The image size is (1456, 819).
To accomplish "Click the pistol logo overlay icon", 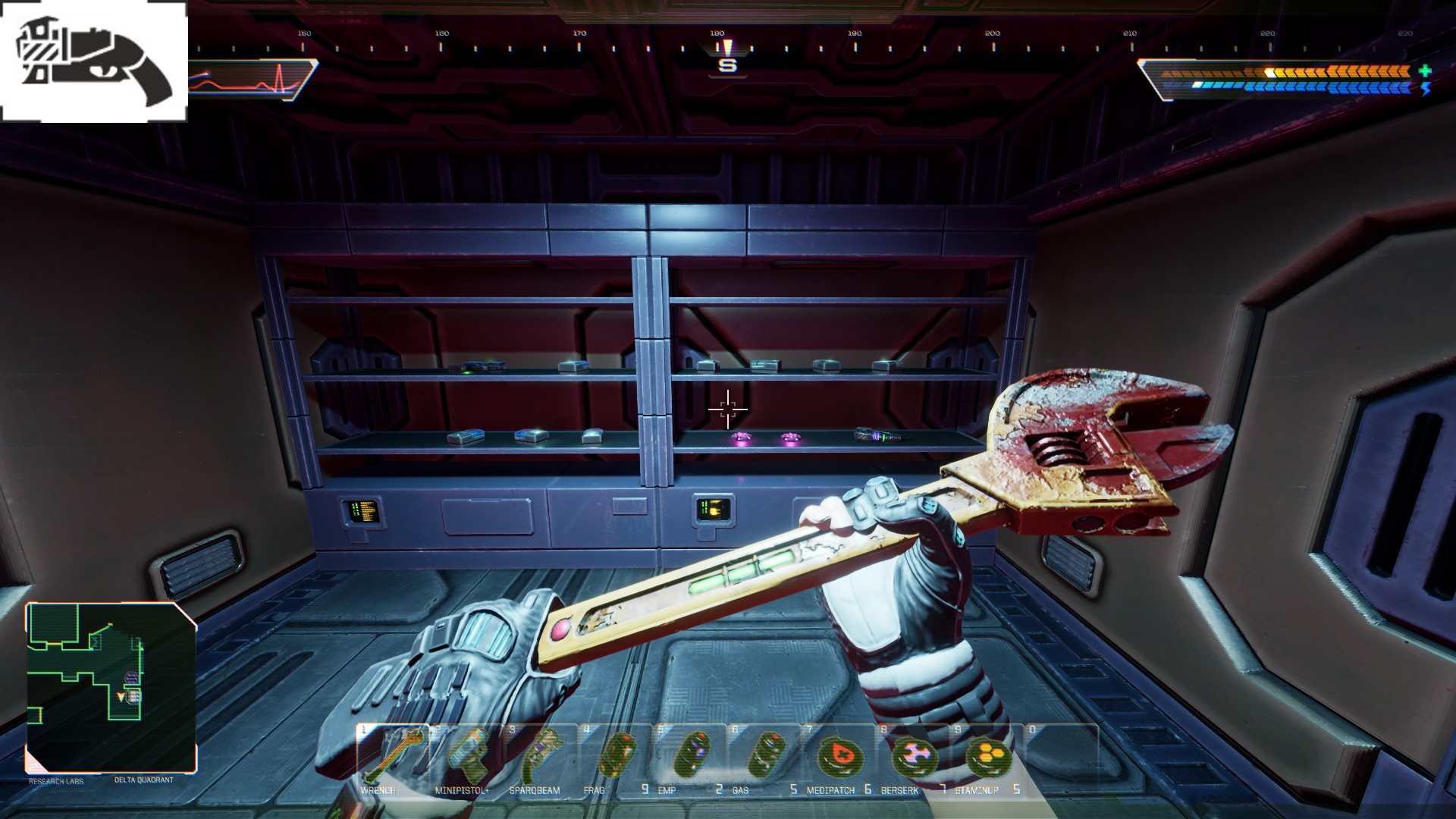I will click(94, 62).
